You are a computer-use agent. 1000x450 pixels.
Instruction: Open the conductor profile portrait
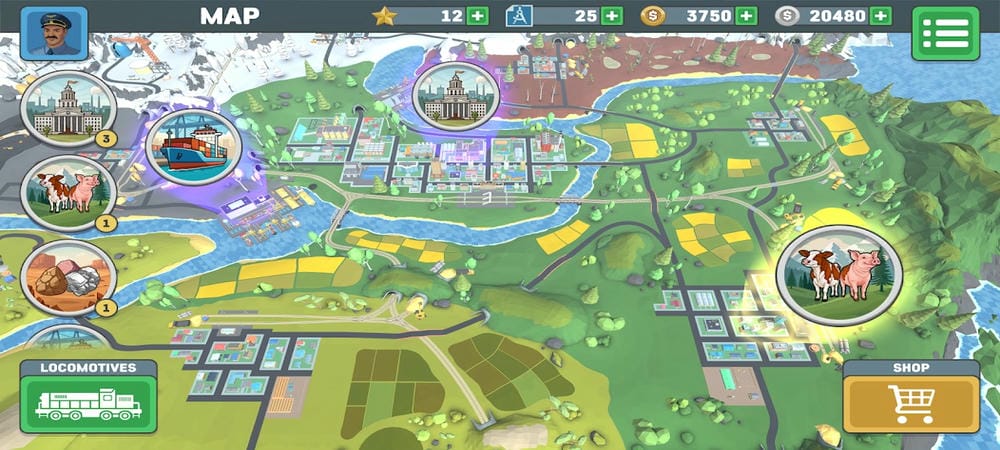(x=54, y=33)
